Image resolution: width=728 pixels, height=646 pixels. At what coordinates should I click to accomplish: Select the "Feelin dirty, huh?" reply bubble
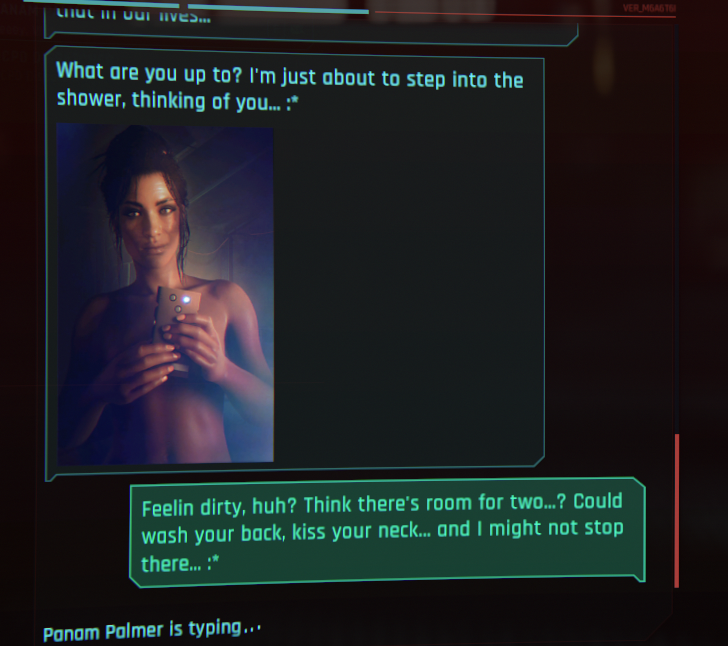[x=386, y=532]
